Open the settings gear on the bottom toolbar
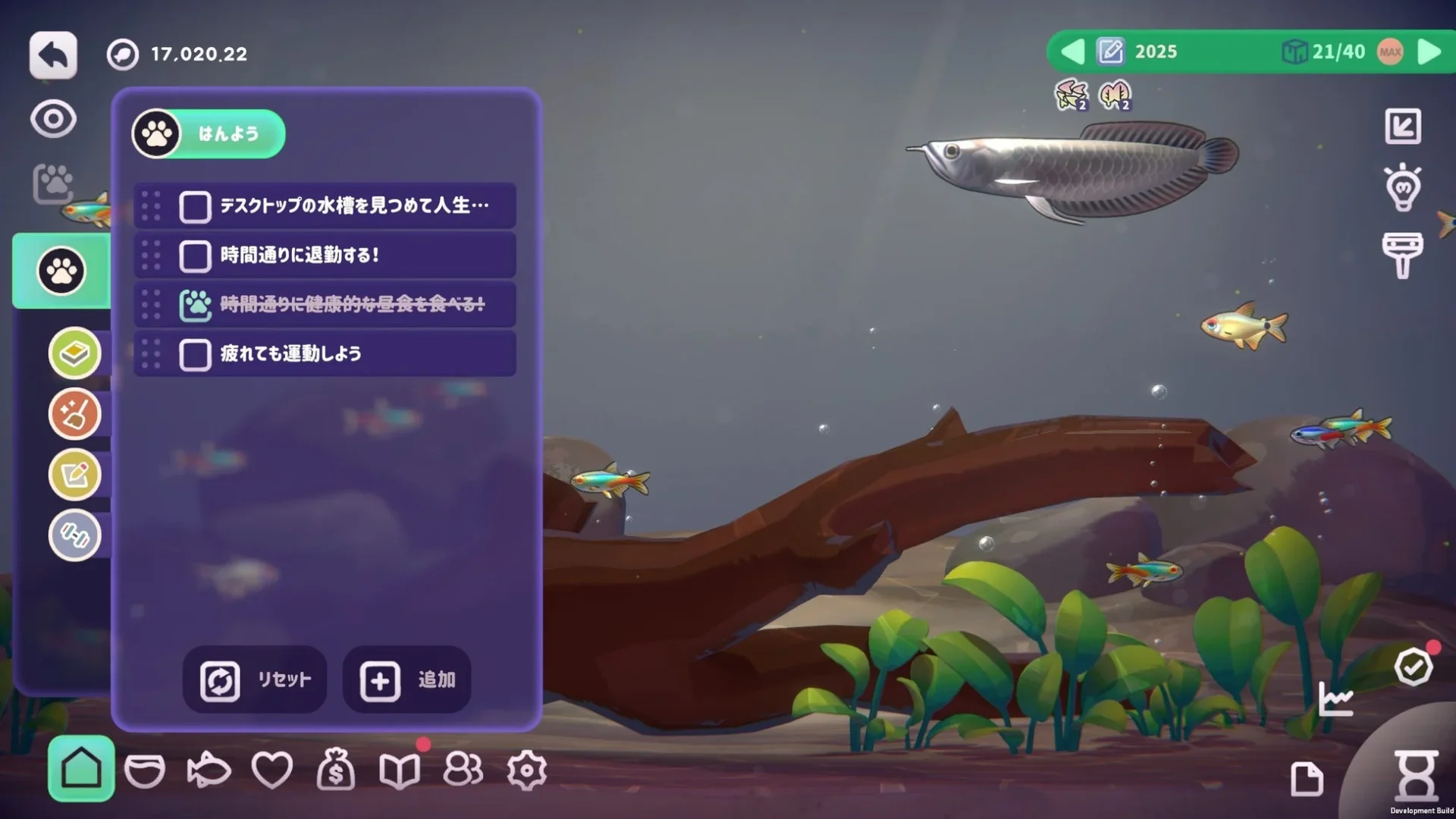Screen dimensions: 1456x819 pyautogui.click(x=527, y=770)
